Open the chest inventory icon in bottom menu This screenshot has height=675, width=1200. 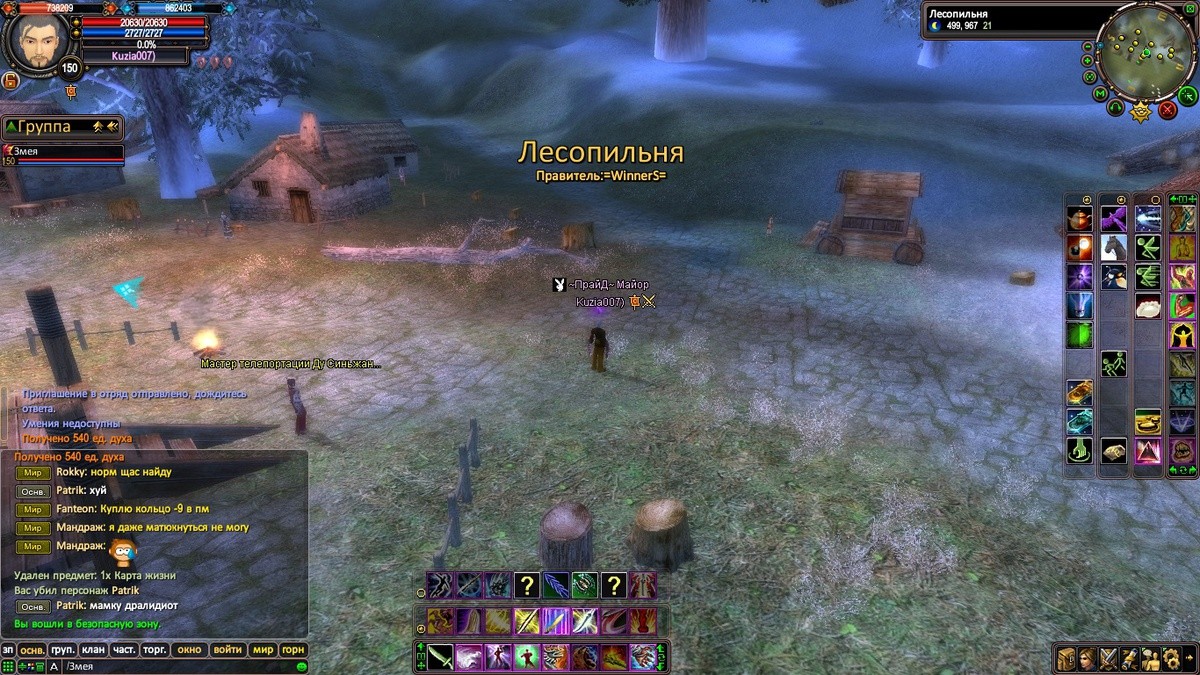tap(1067, 658)
